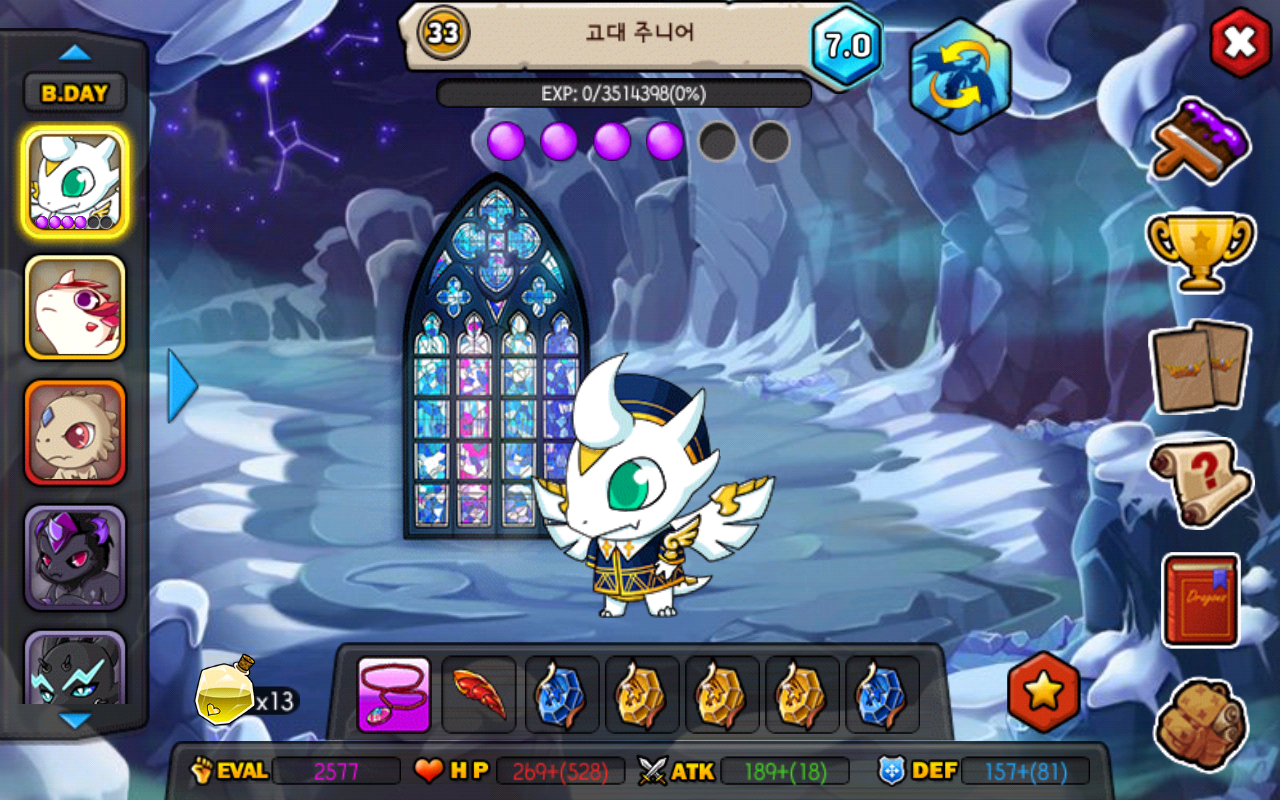Choose the tan dragon with red eyes

point(75,432)
